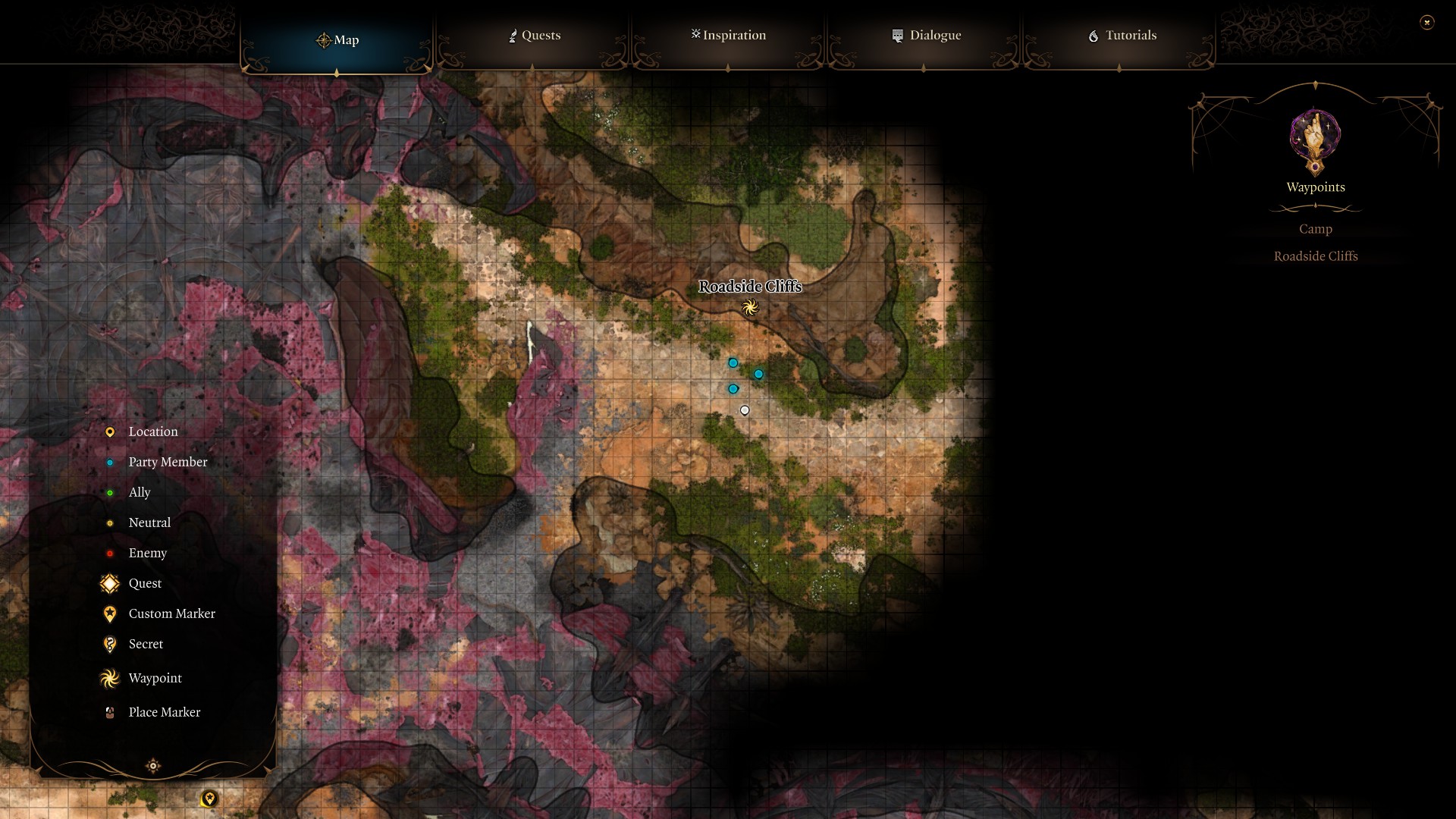Toggle the Waypoint legend entry

pyautogui.click(x=155, y=678)
